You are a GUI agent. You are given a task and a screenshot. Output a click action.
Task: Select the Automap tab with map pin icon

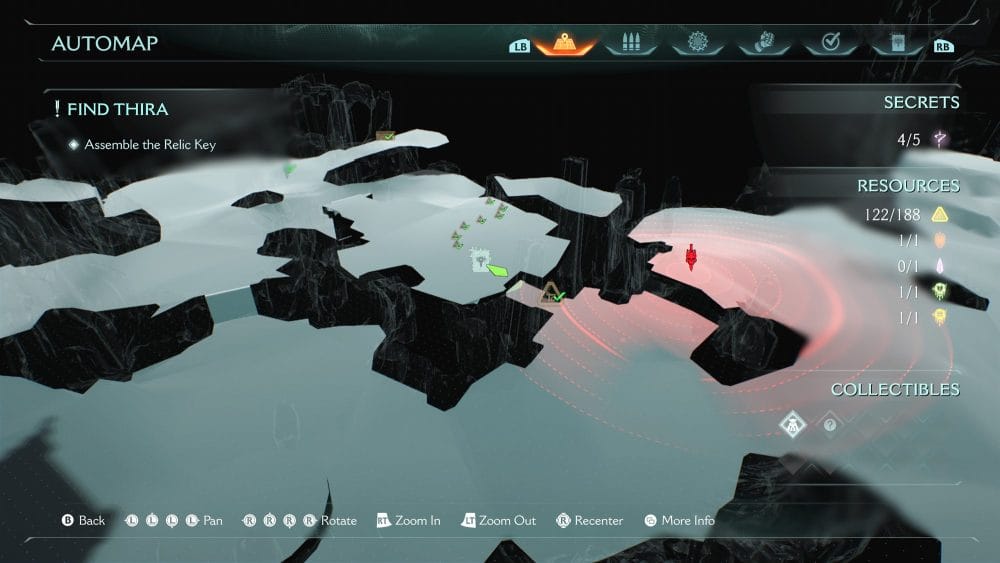[565, 44]
